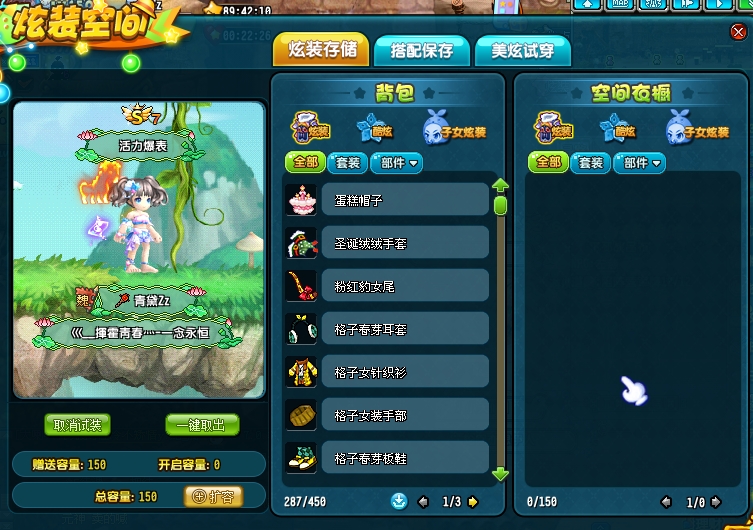Viewport: 753px width, 530px height.
Task: Filter 空间衣橱 by 套装
Action: (x=590, y=163)
